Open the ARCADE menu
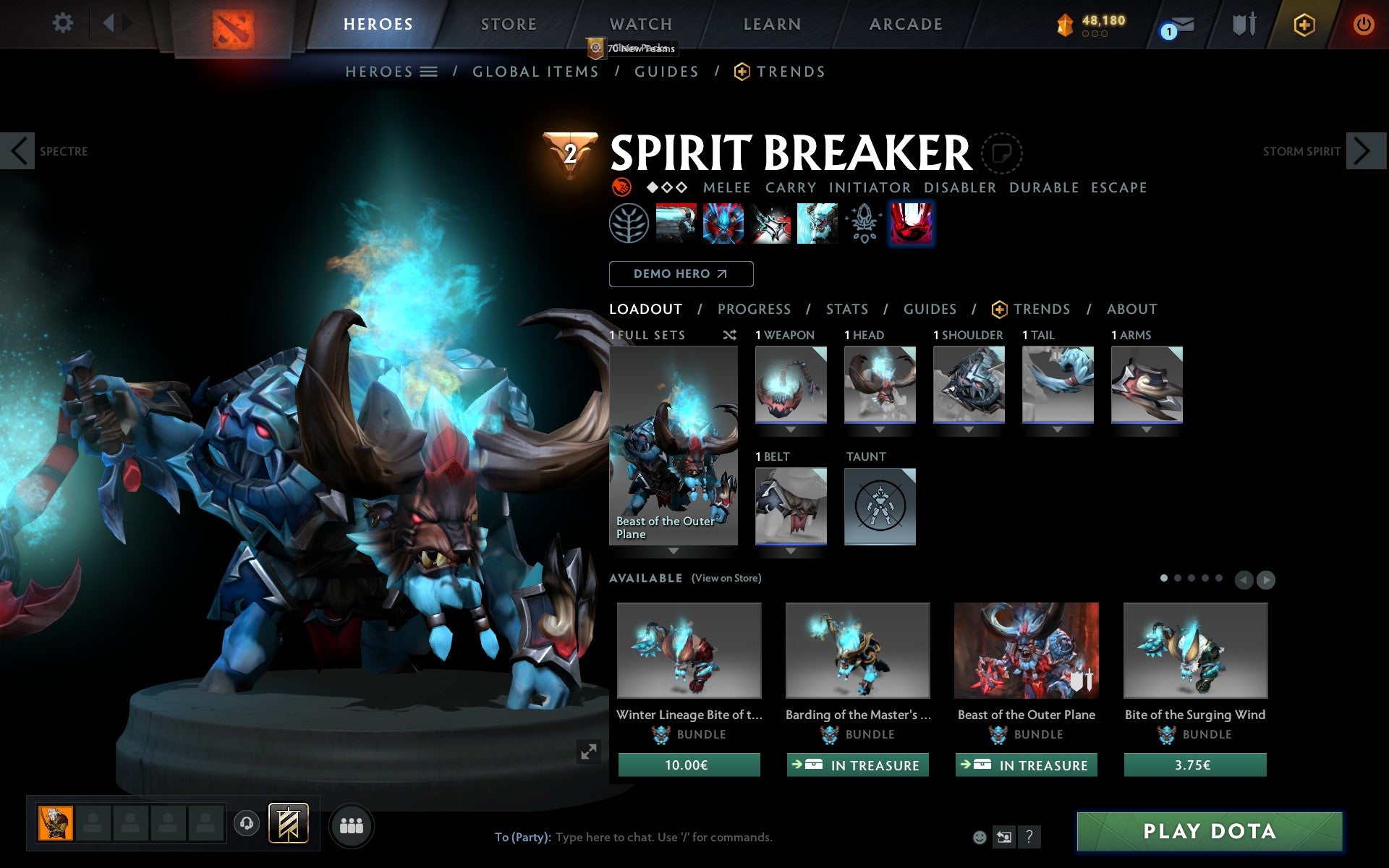 [x=905, y=24]
